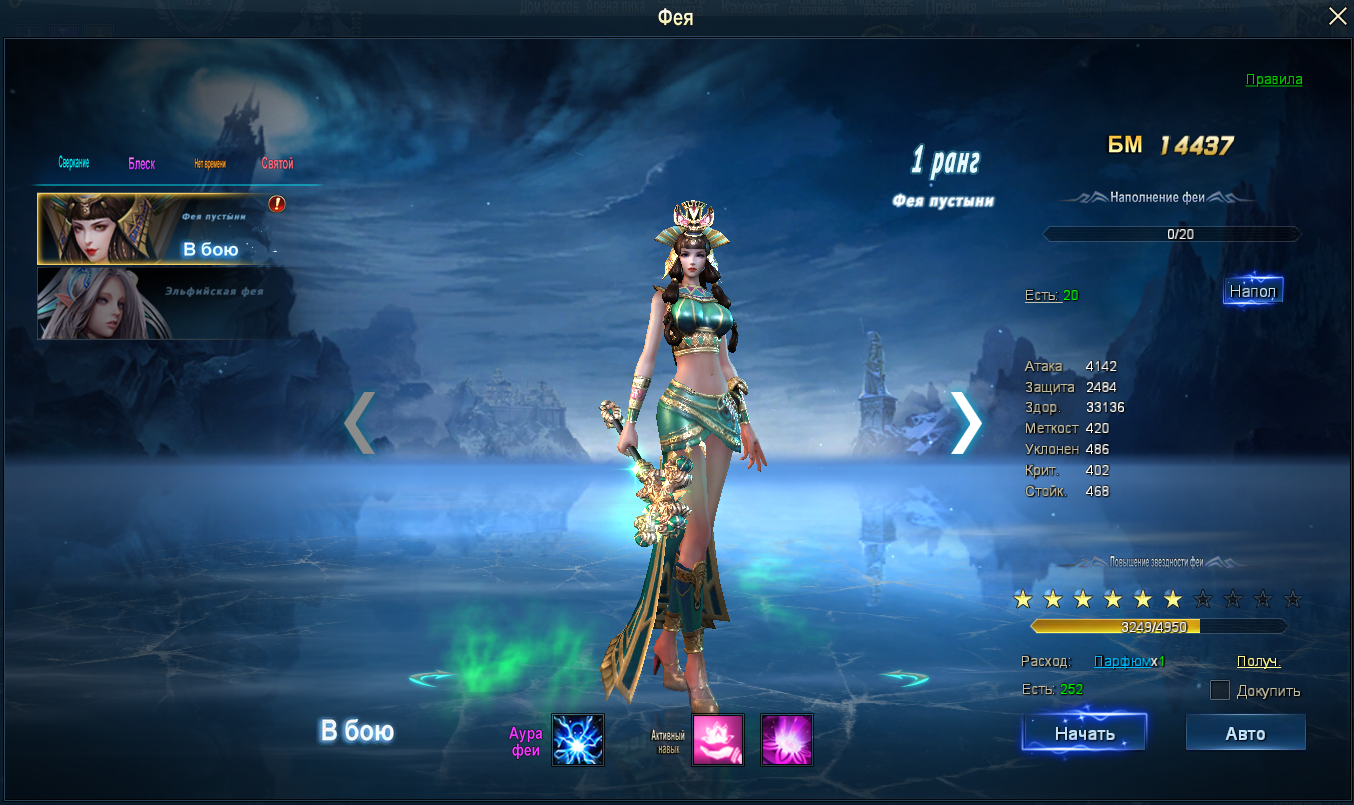Toggle the Докупить checkbox

point(1220,690)
